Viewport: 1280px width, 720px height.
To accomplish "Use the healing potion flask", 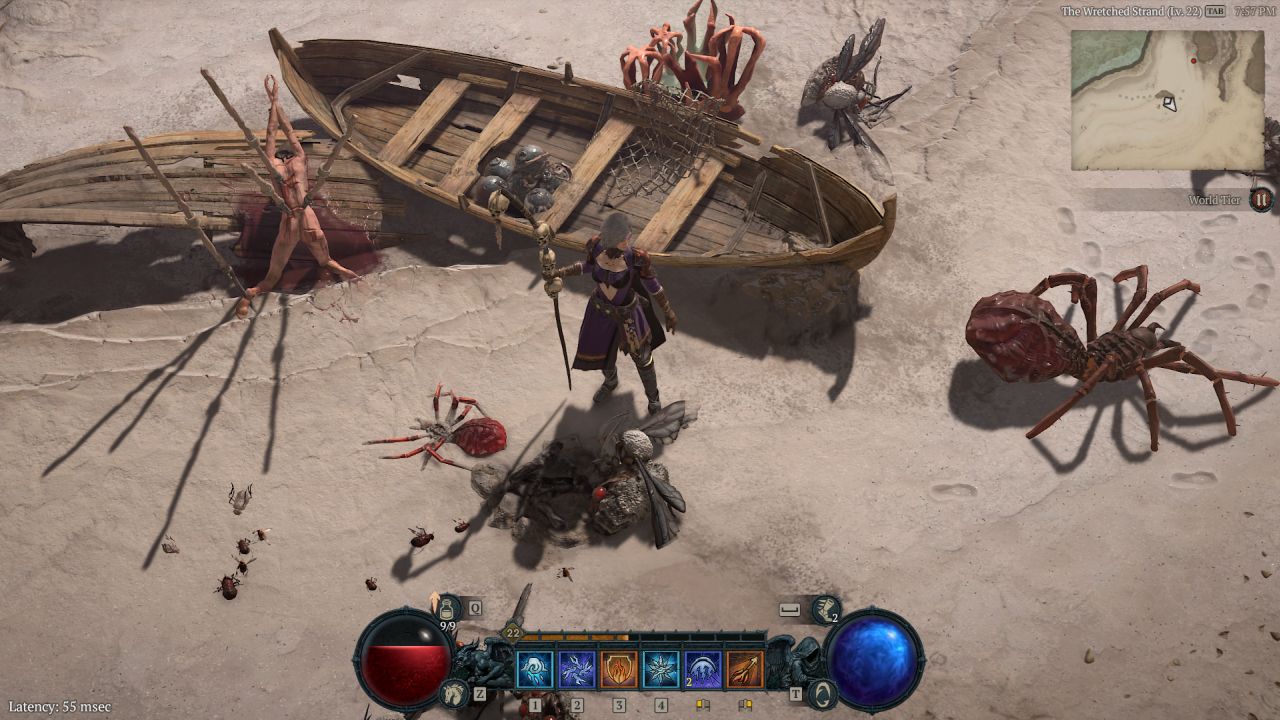I will click(x=447, y=607).
